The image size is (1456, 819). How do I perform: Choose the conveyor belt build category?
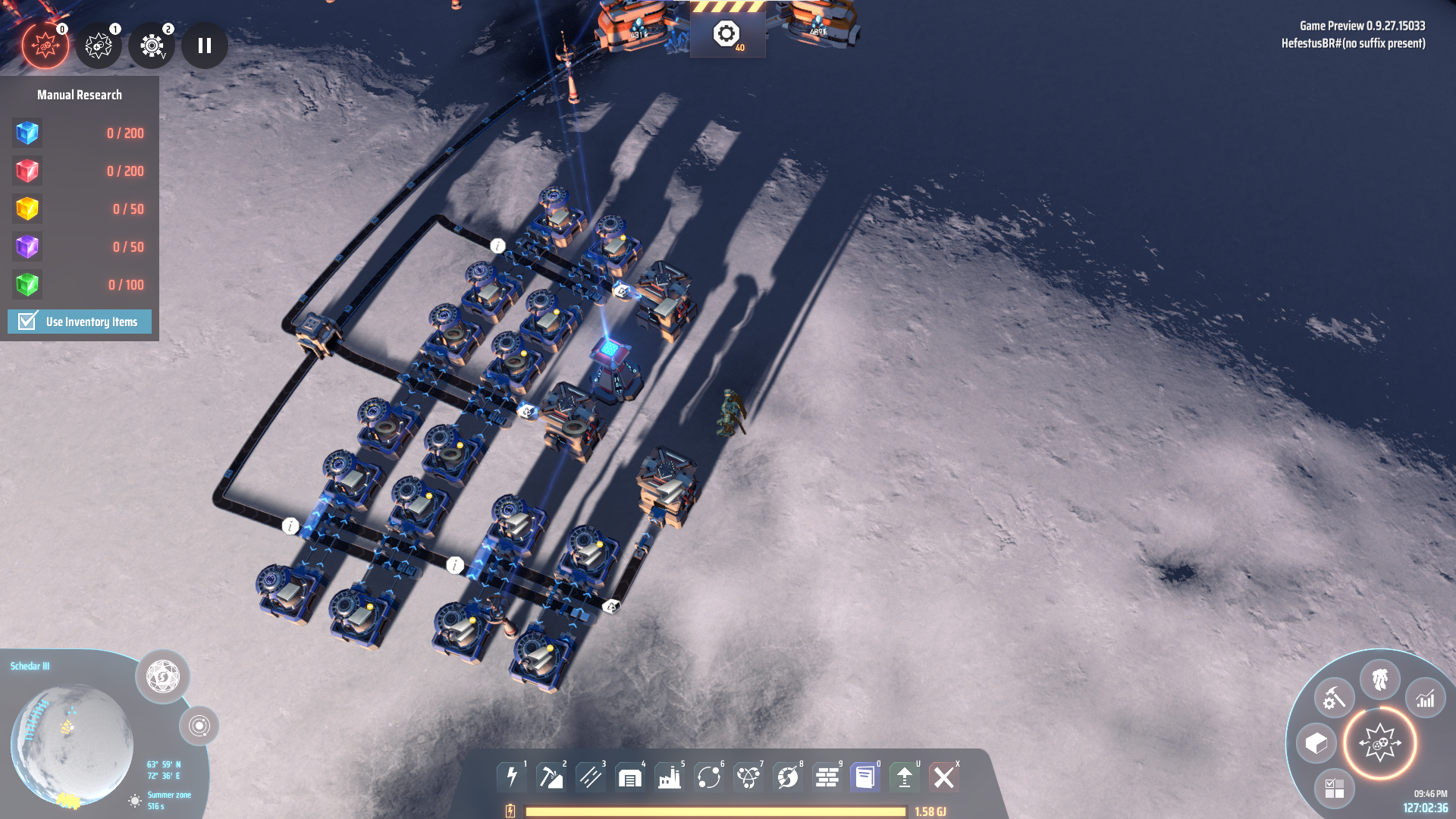point(591,777)
